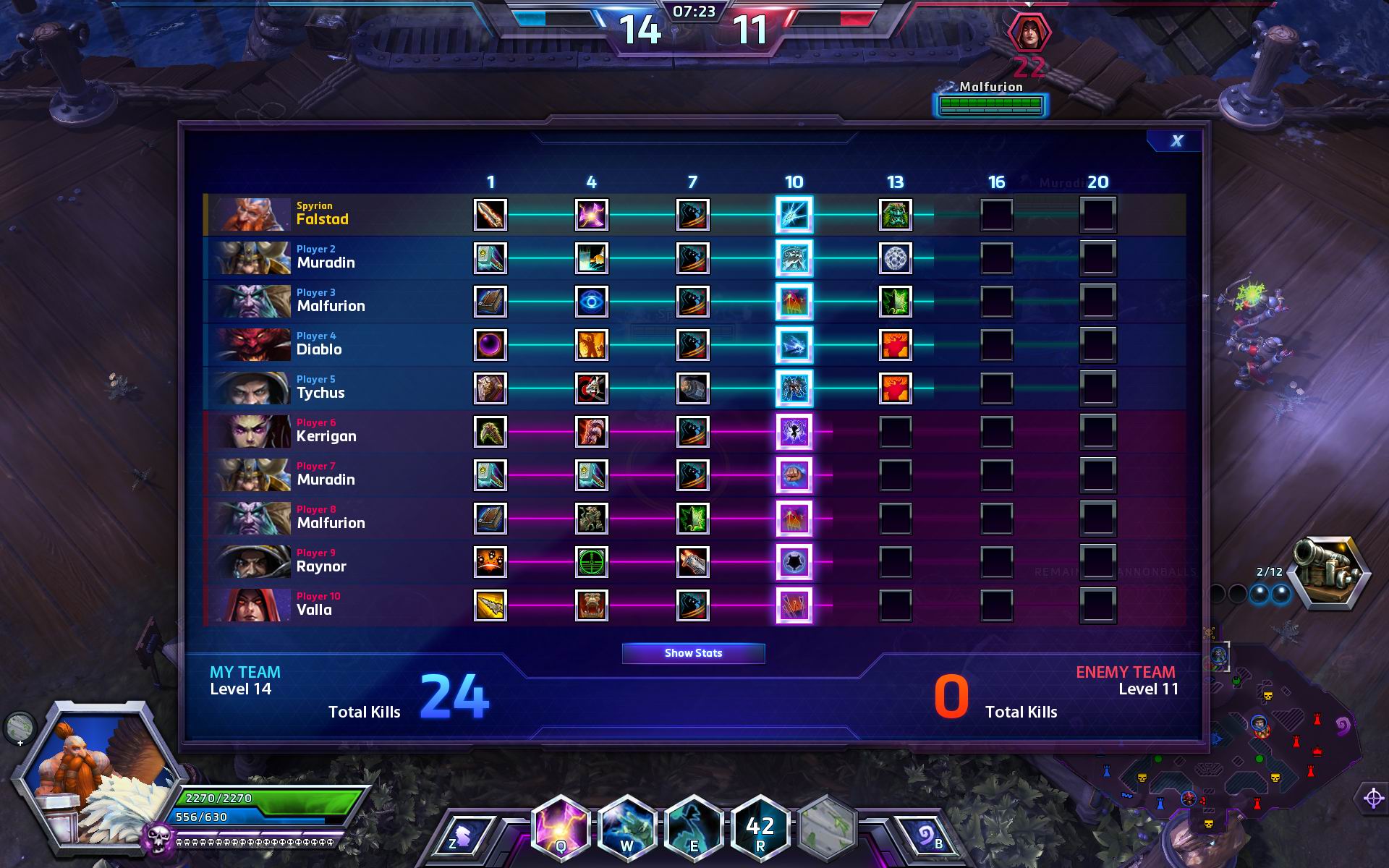Viewport: 1389px width, 868px height.
Task: Click Diablo's level 1 purple orb talent
Action: tap(490, 345)
